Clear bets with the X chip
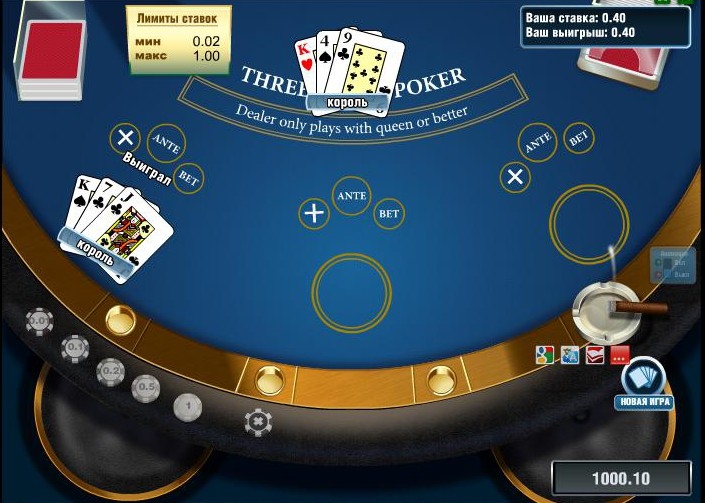 tap(258, 422)
